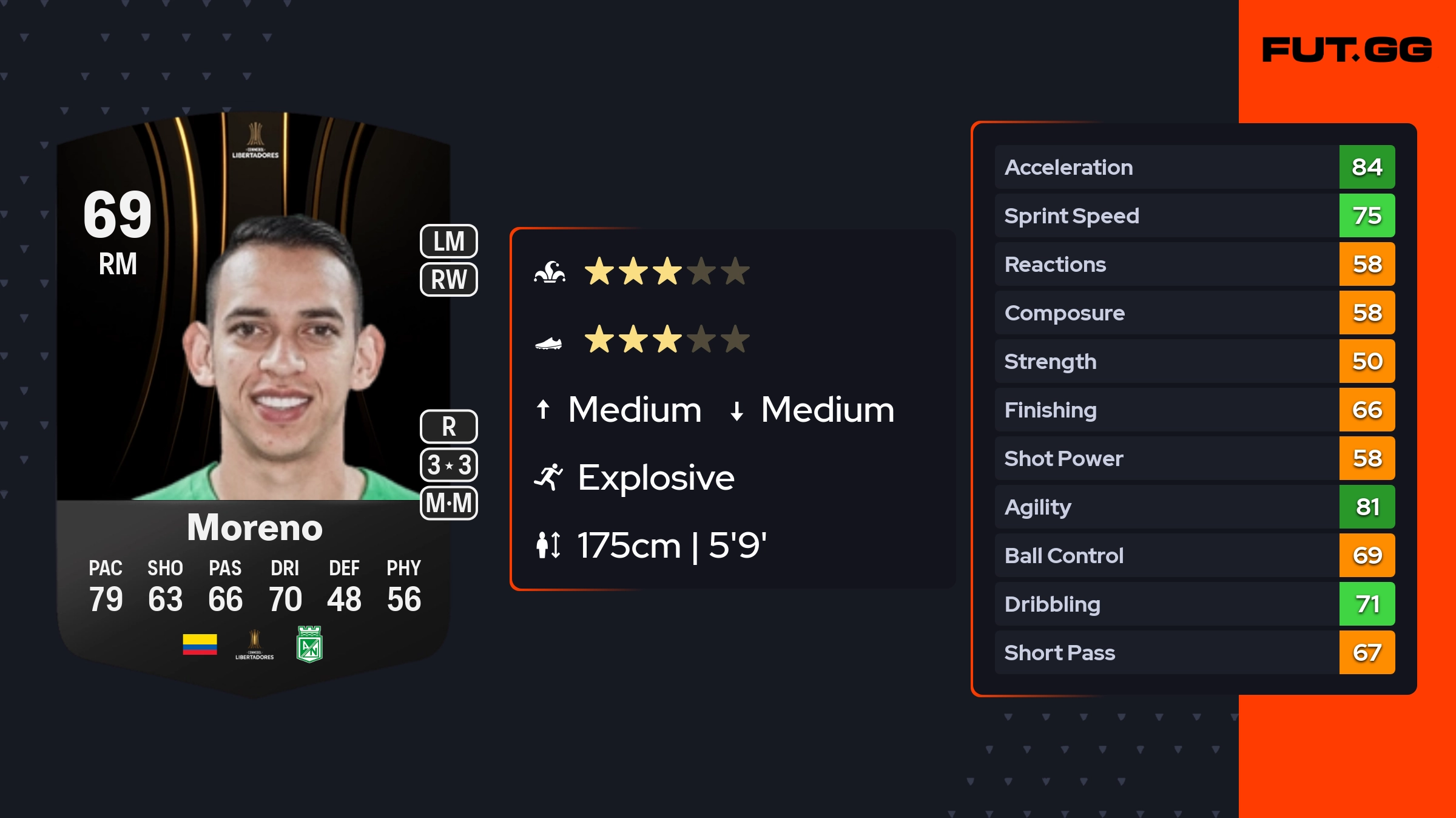Viewport: 1456px width, 818px height.
Task: Select the Agility stat row
Action: [x=1194, y=507]
